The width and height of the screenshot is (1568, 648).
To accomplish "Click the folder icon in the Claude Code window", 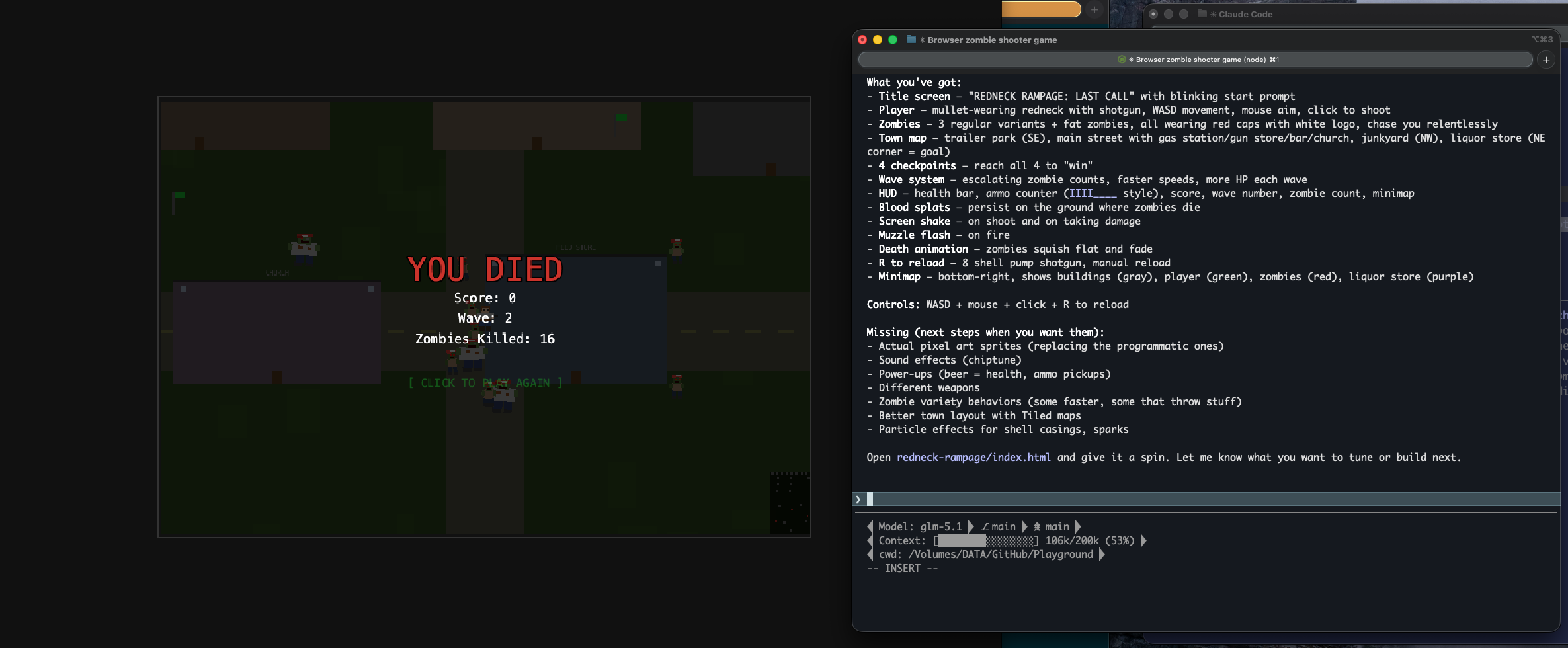I will [1202, 14].
